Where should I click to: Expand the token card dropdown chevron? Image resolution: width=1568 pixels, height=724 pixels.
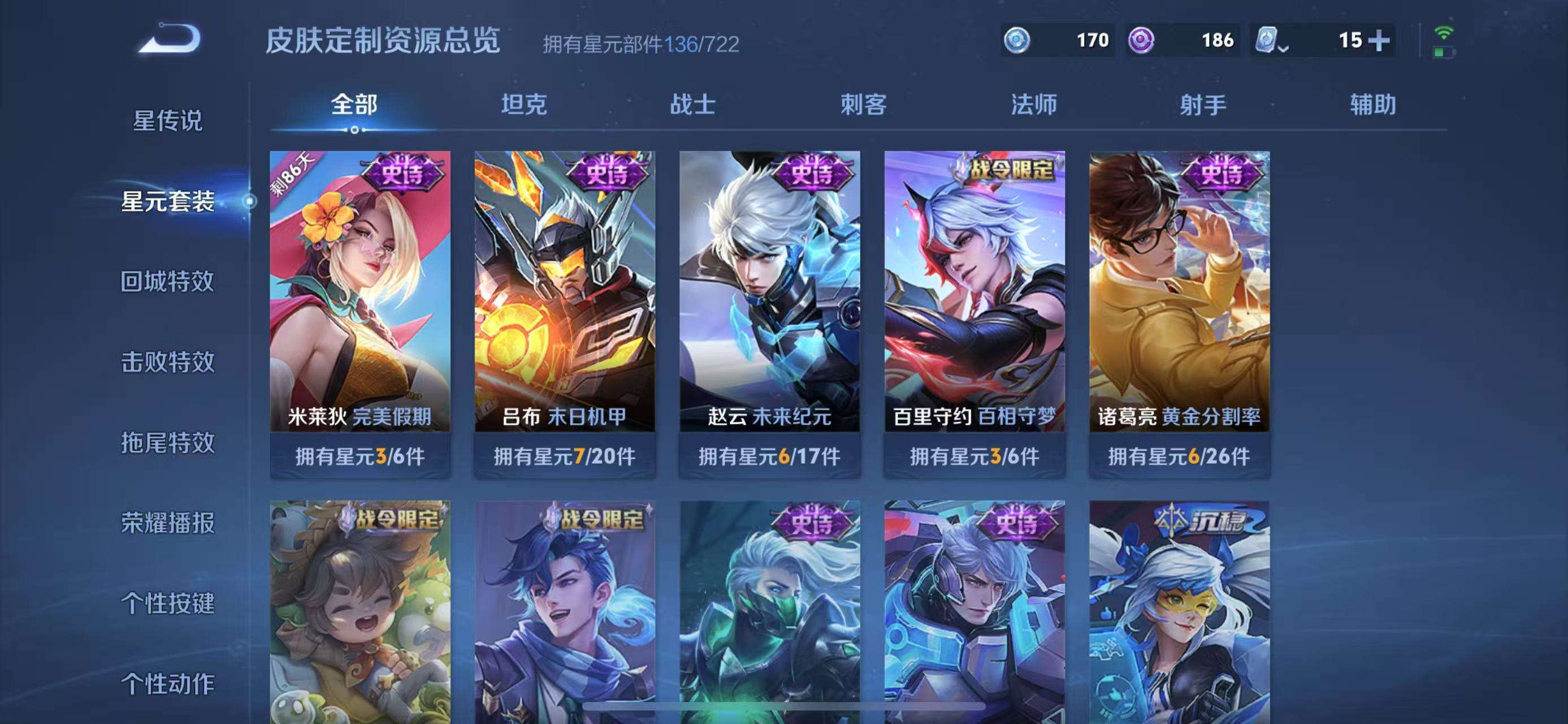click(x=1284, y=49)
